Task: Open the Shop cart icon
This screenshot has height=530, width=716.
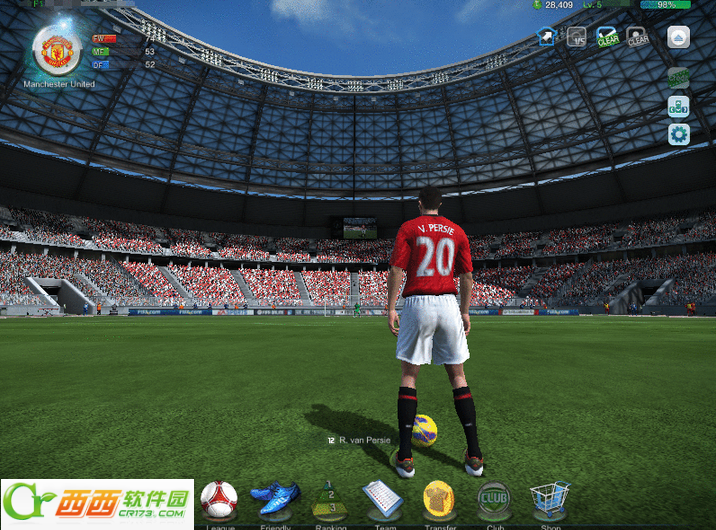Action: pos(549,497)
